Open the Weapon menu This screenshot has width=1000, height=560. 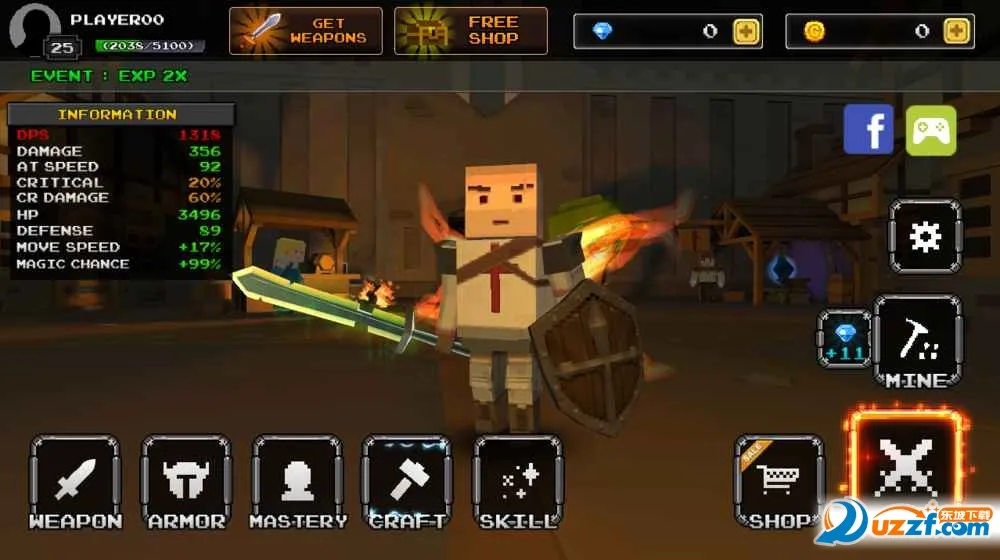click(x=76, y=482)
